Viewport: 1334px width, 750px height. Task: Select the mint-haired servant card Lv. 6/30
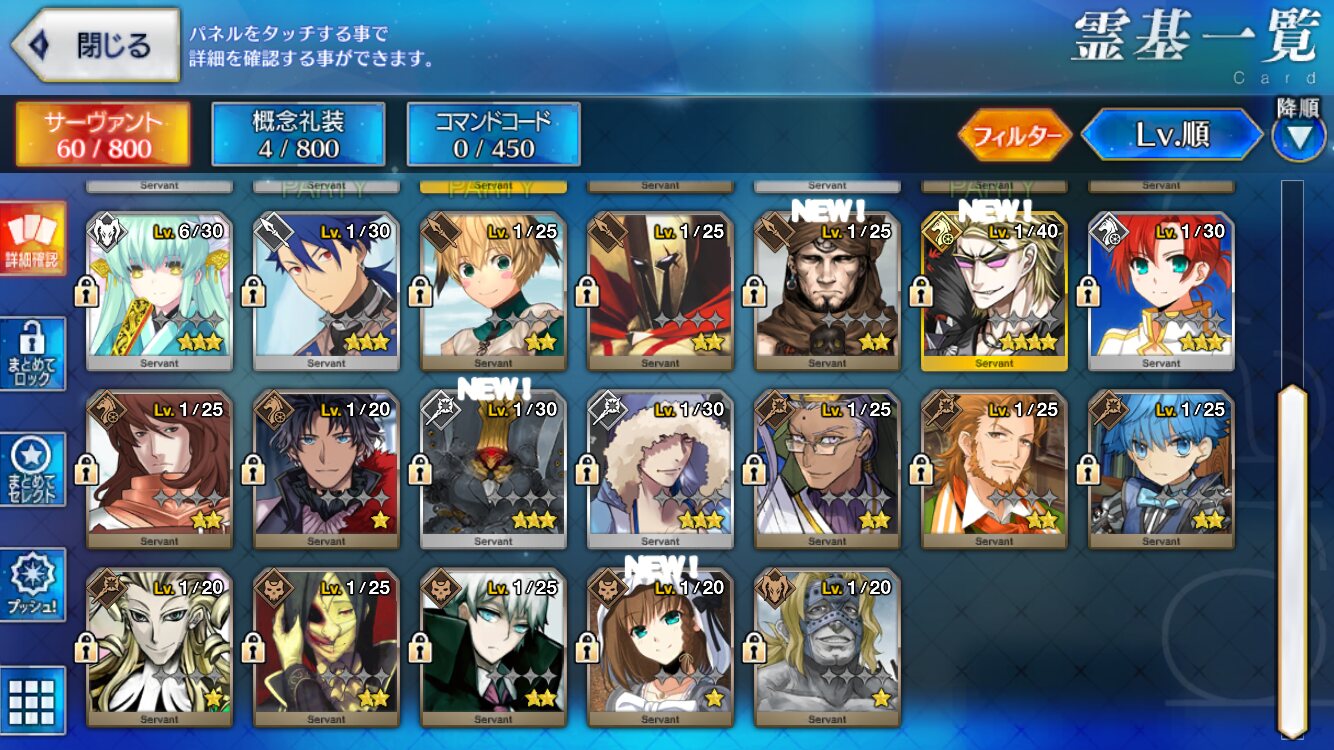[159, 292]
